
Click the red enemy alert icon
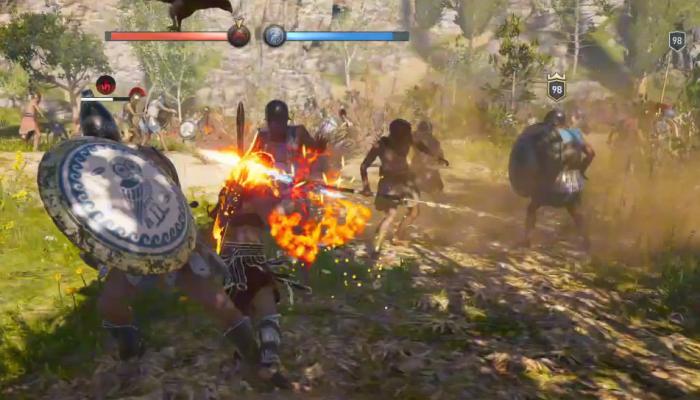pos(105,85)
